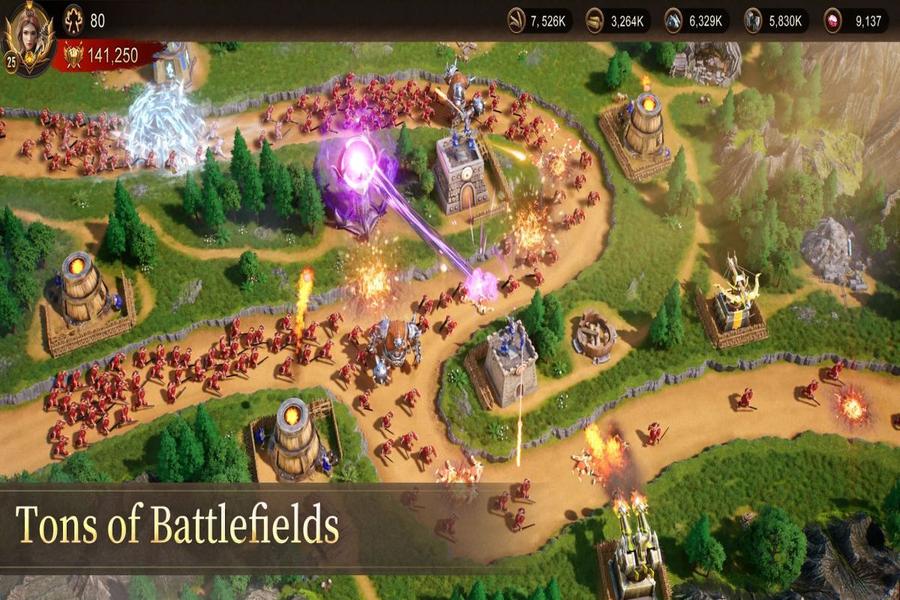This screenshot has width=900, height=600.
Task: Open the resource icon showing 7,526K
Action: click(x=516, y=20)
